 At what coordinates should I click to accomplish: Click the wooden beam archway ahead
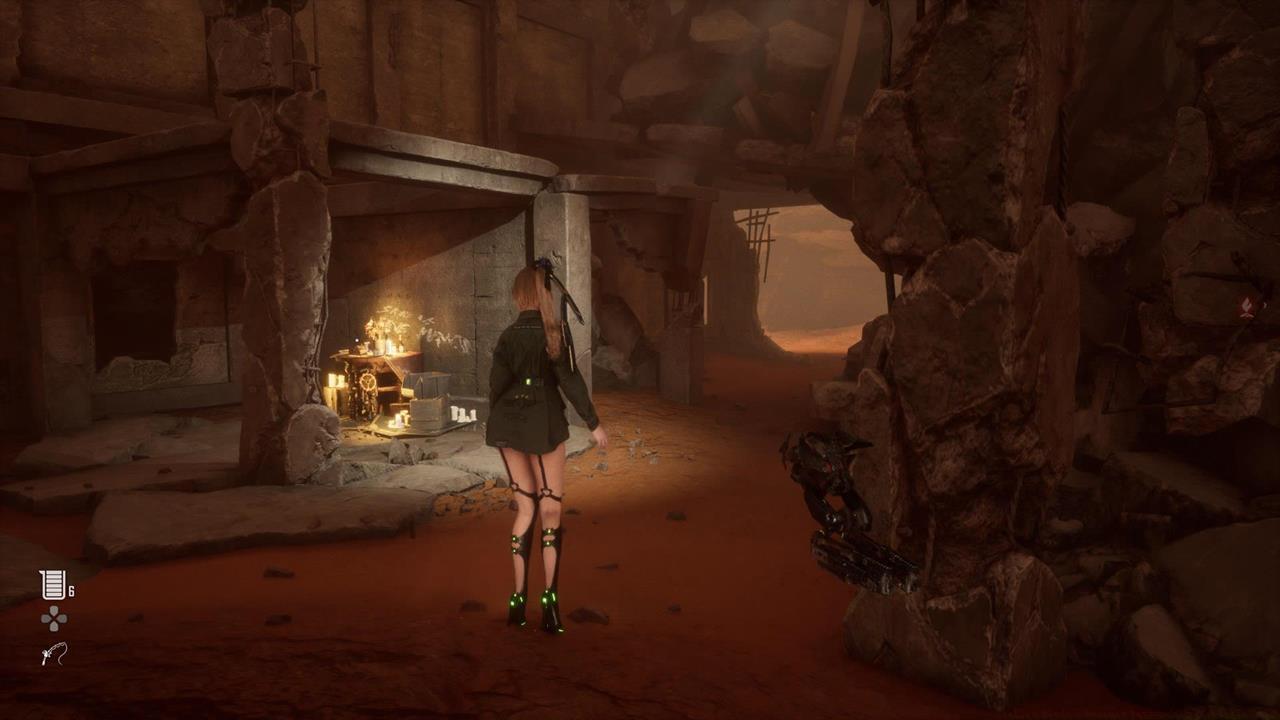coord(760,230)
